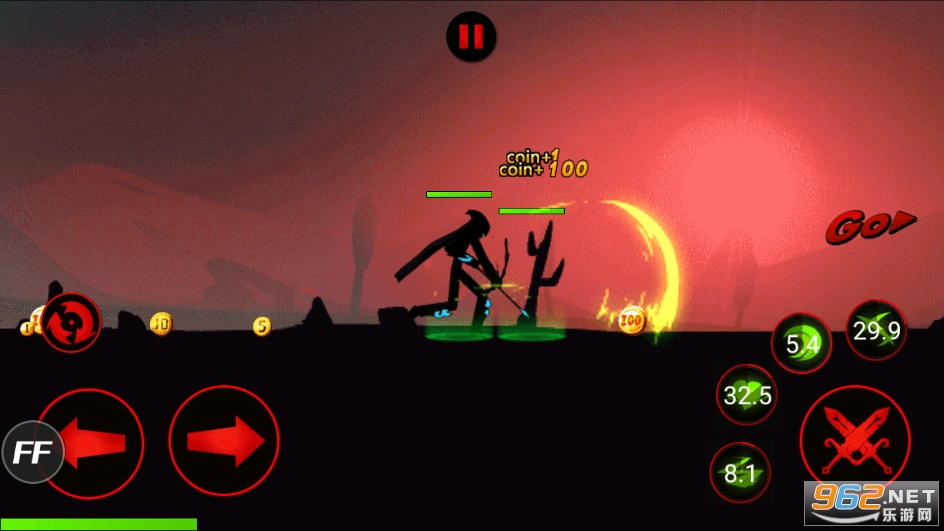Activate the skill showing 29.9 cooldown
The width and height of the screenshot is (944, 531).
click(877, 331)
